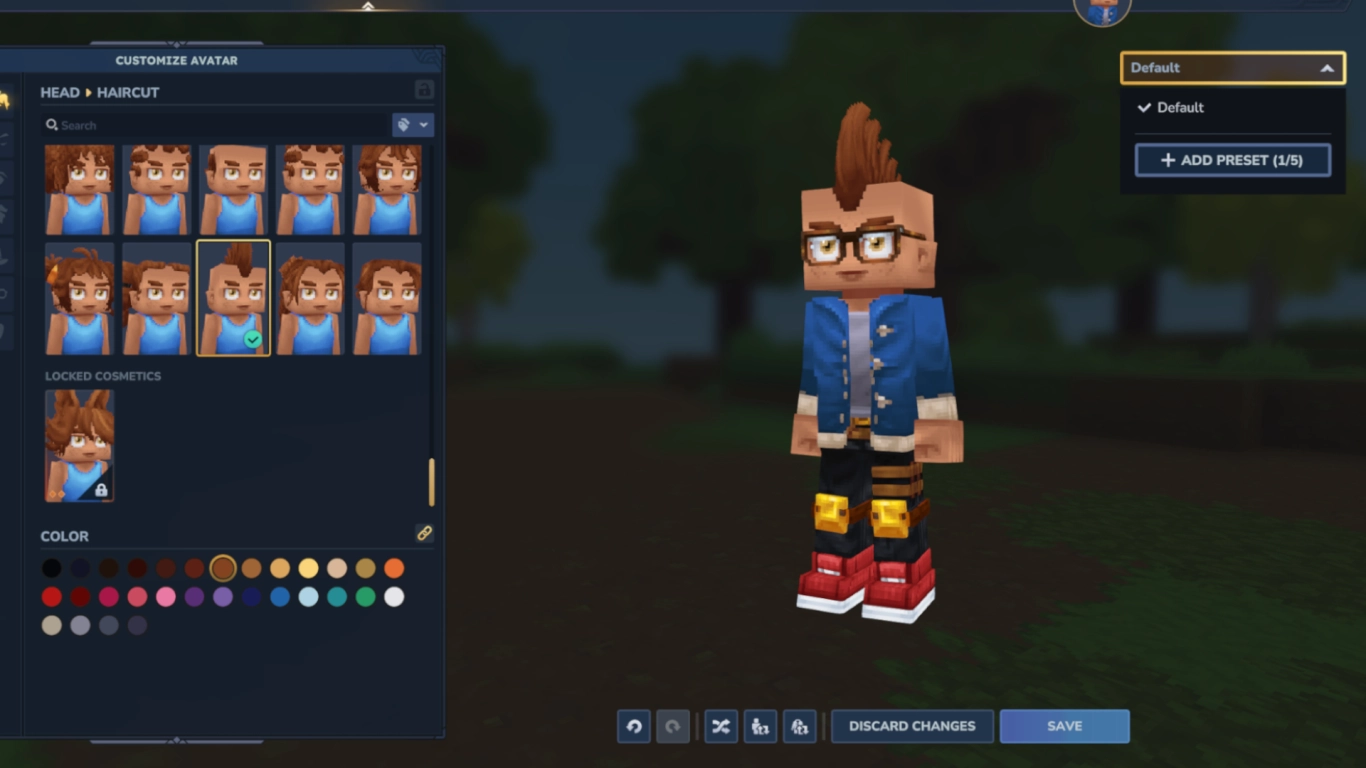Select the bright red hair color swatch
The width and height of the screenshot is (1366, 768).
pyautogui.click(x=51, y=596)
